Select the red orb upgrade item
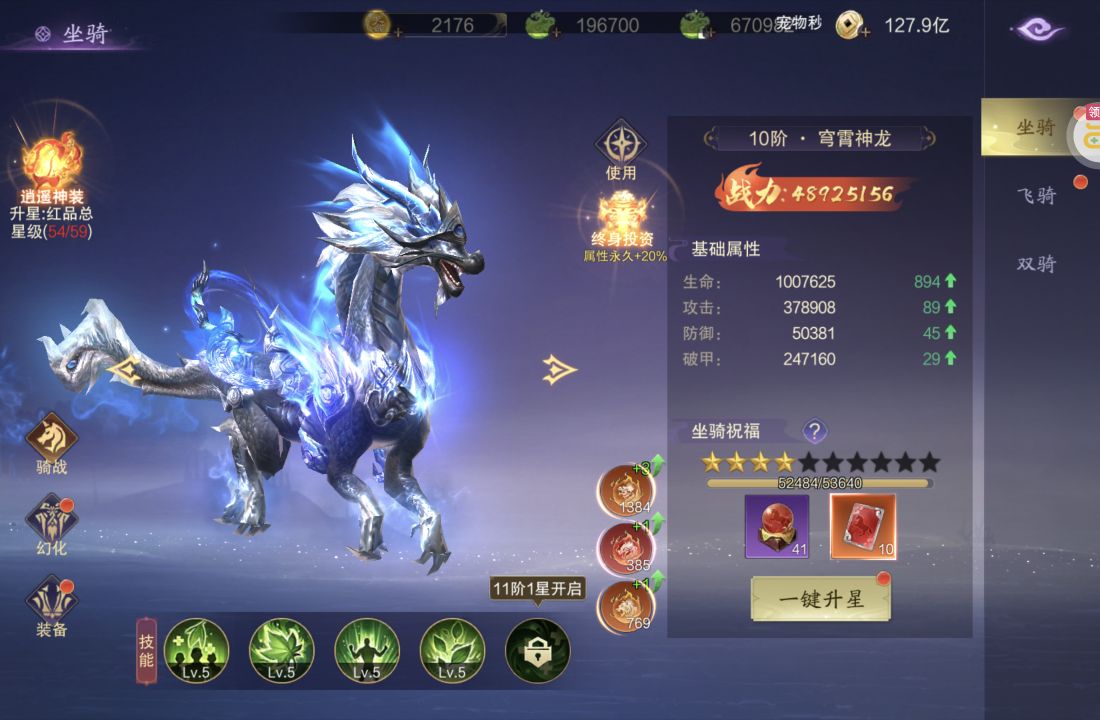The image size is (1100, 720). coord(776,526)
